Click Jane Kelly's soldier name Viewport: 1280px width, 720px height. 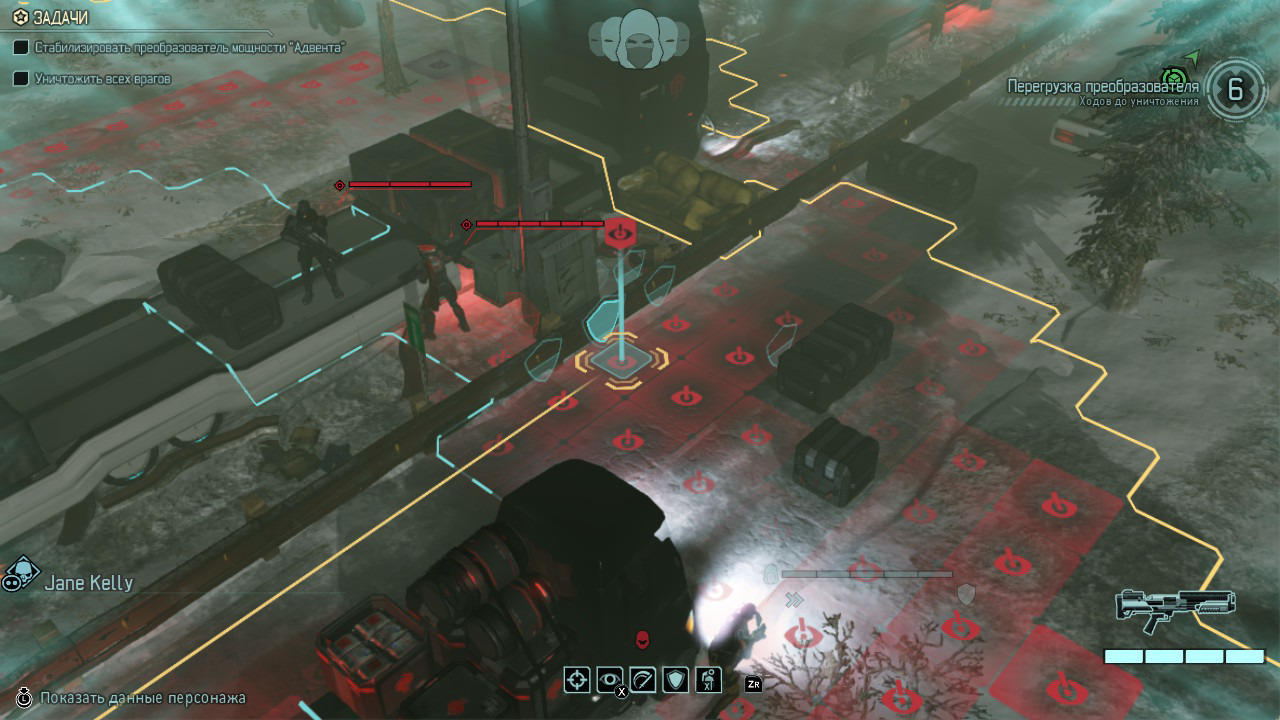[88, 583]
